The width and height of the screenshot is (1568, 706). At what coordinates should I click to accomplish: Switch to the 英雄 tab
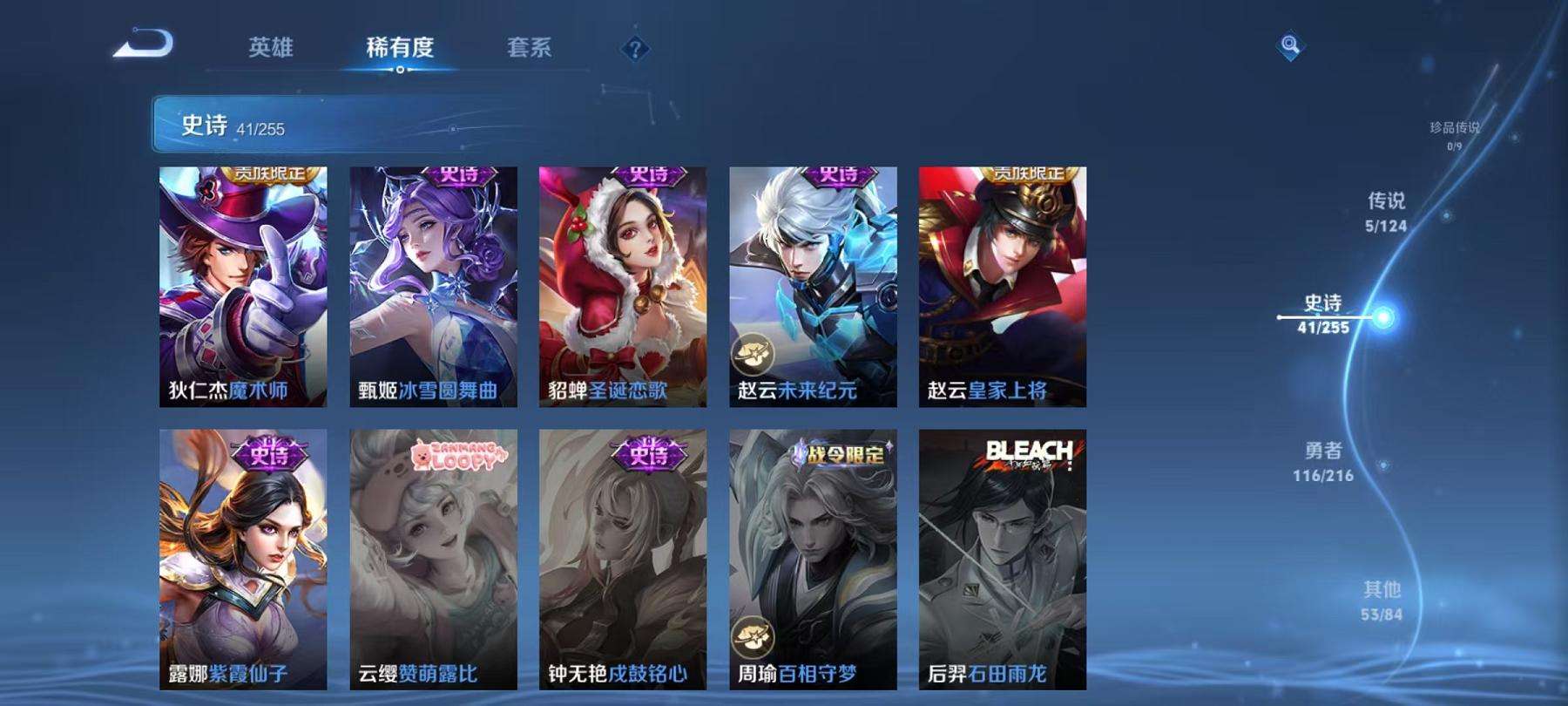tap(271, 50)
